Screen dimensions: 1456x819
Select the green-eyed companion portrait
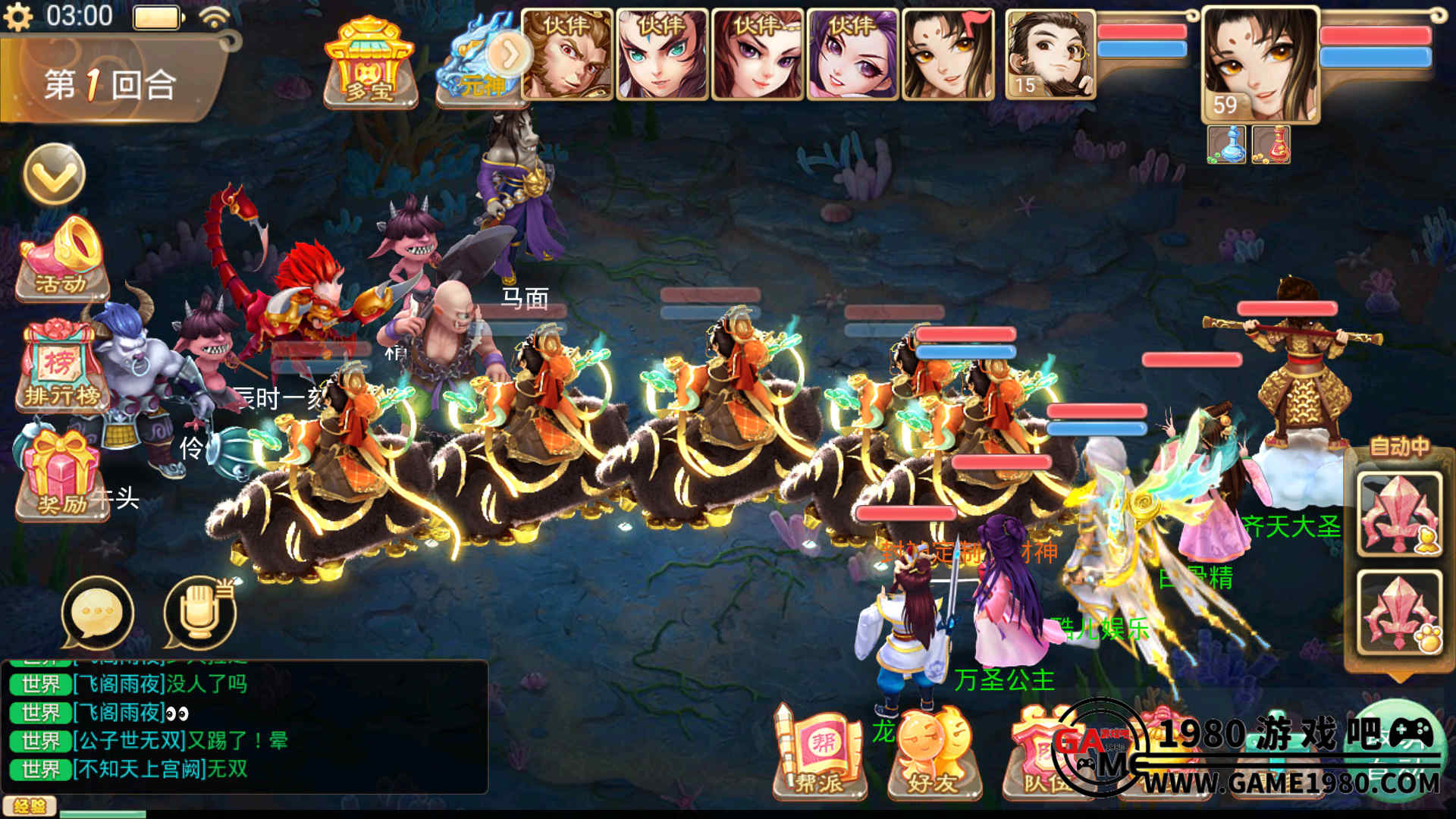pyautogui.click(x=662, y=55)
